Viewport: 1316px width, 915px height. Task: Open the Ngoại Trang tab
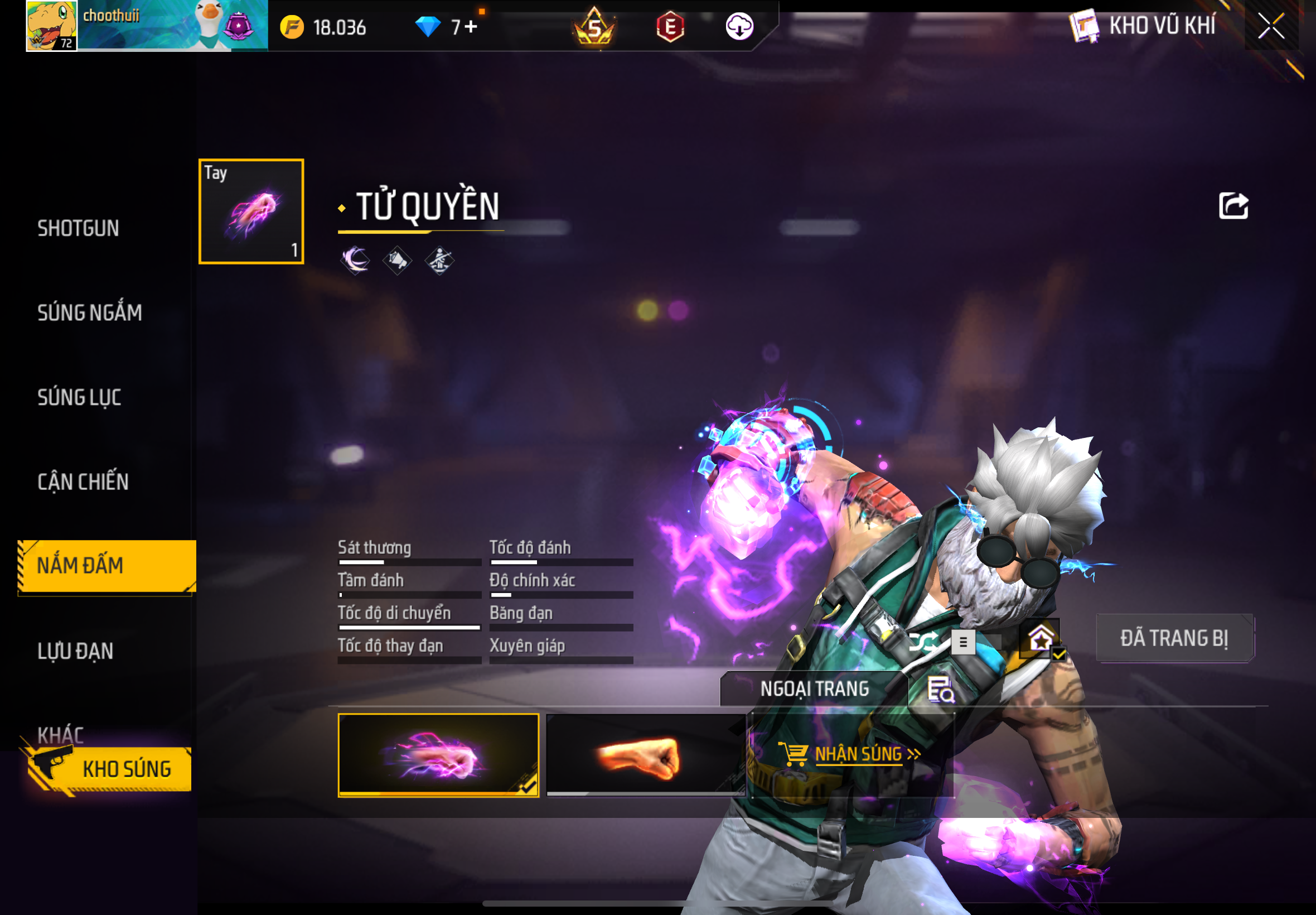pos(814,688)
